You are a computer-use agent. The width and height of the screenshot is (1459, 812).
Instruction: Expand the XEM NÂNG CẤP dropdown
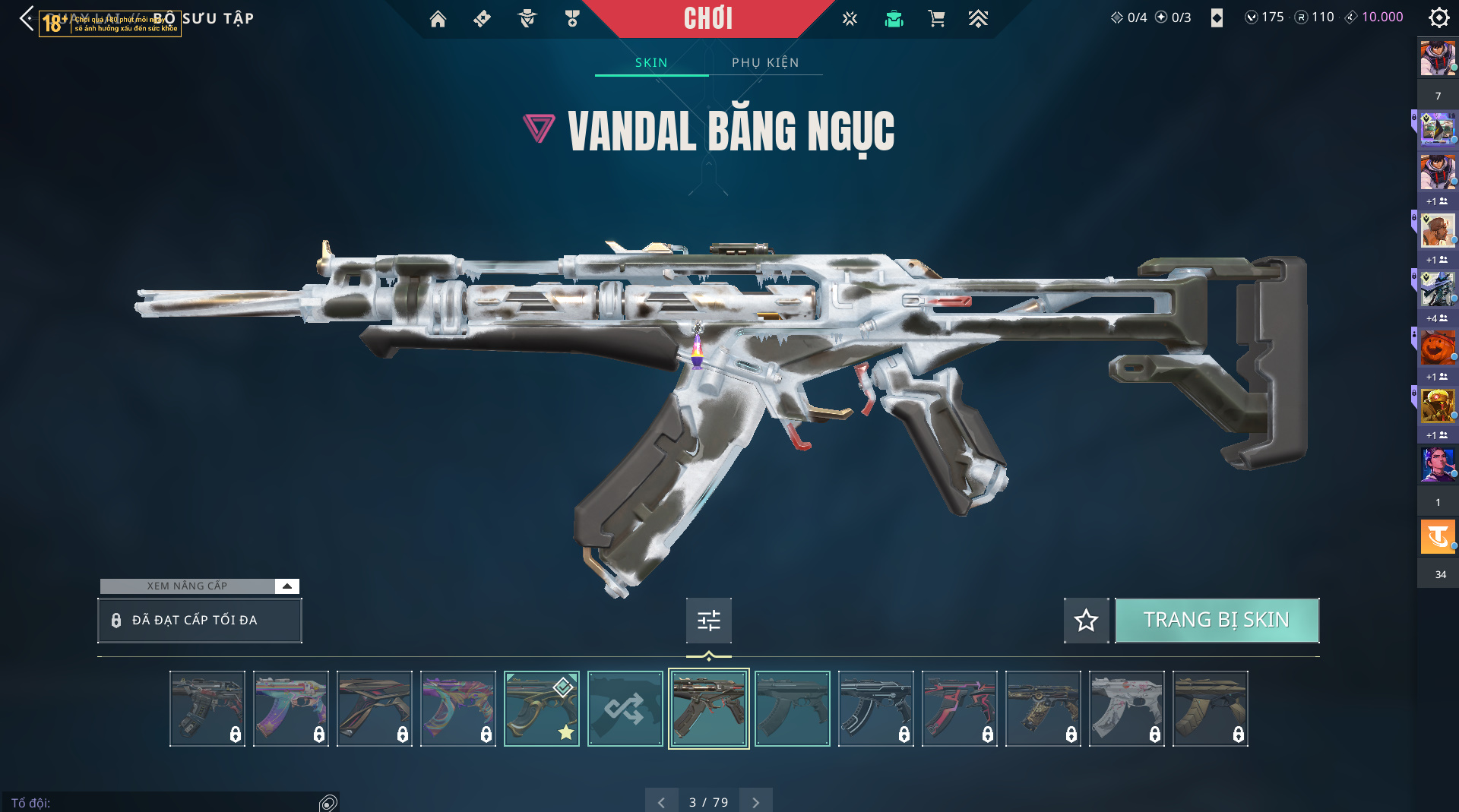tap(286, 586)
